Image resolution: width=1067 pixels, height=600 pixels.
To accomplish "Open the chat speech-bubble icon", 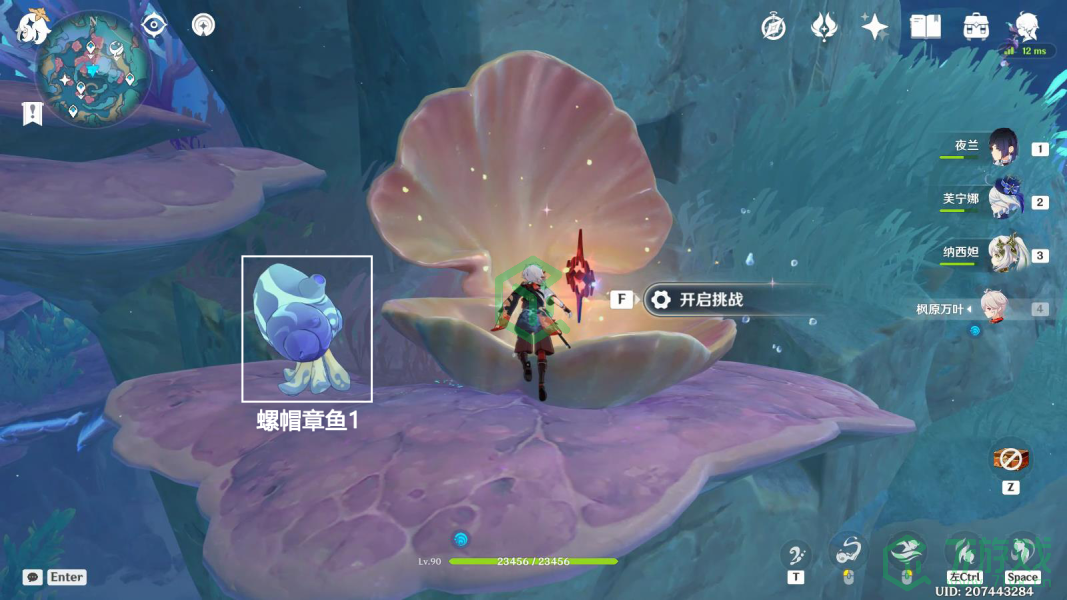I will click(33, 577).
